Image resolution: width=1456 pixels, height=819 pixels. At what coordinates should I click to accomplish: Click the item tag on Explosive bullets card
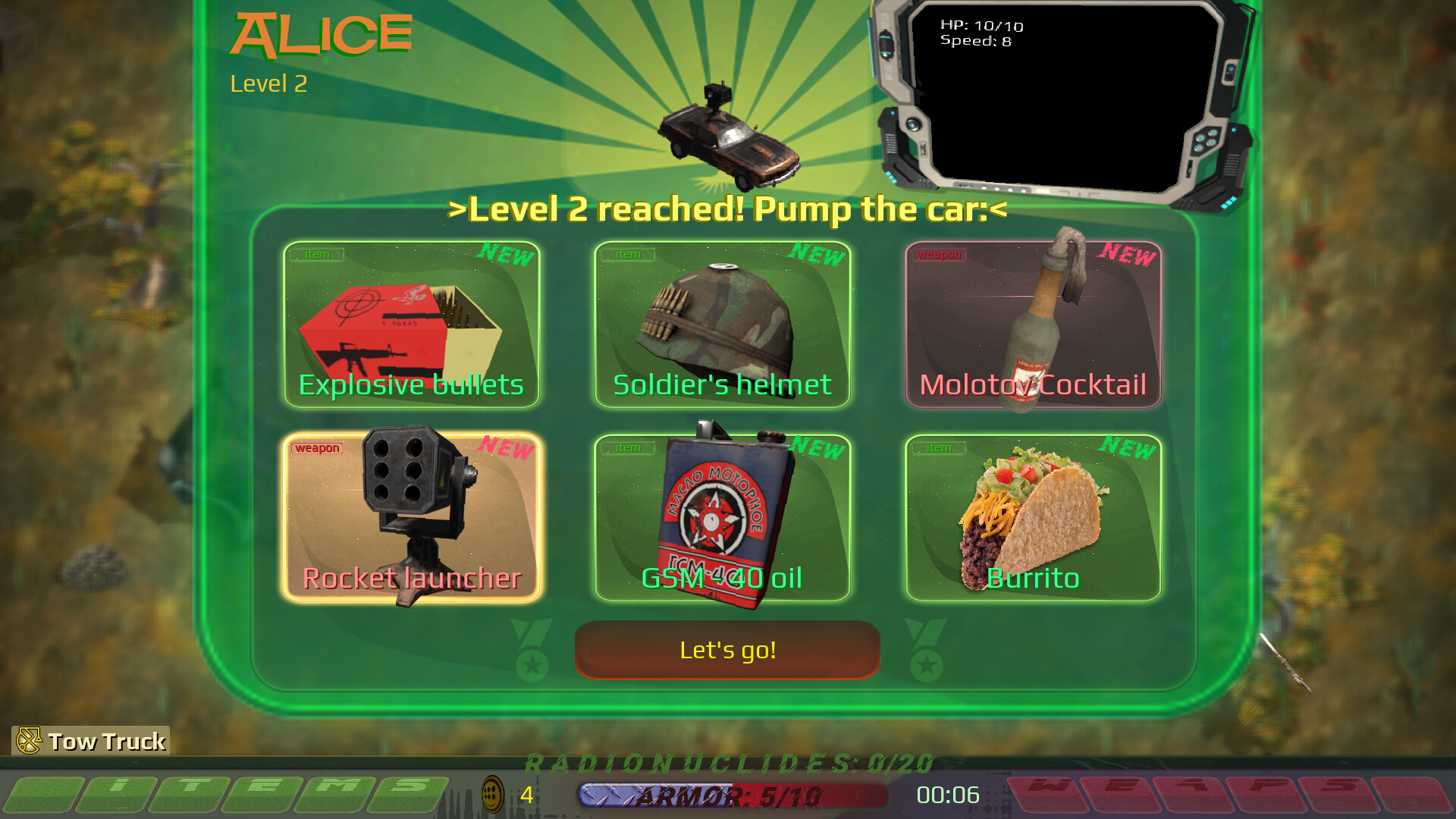[x=317, y=255]
